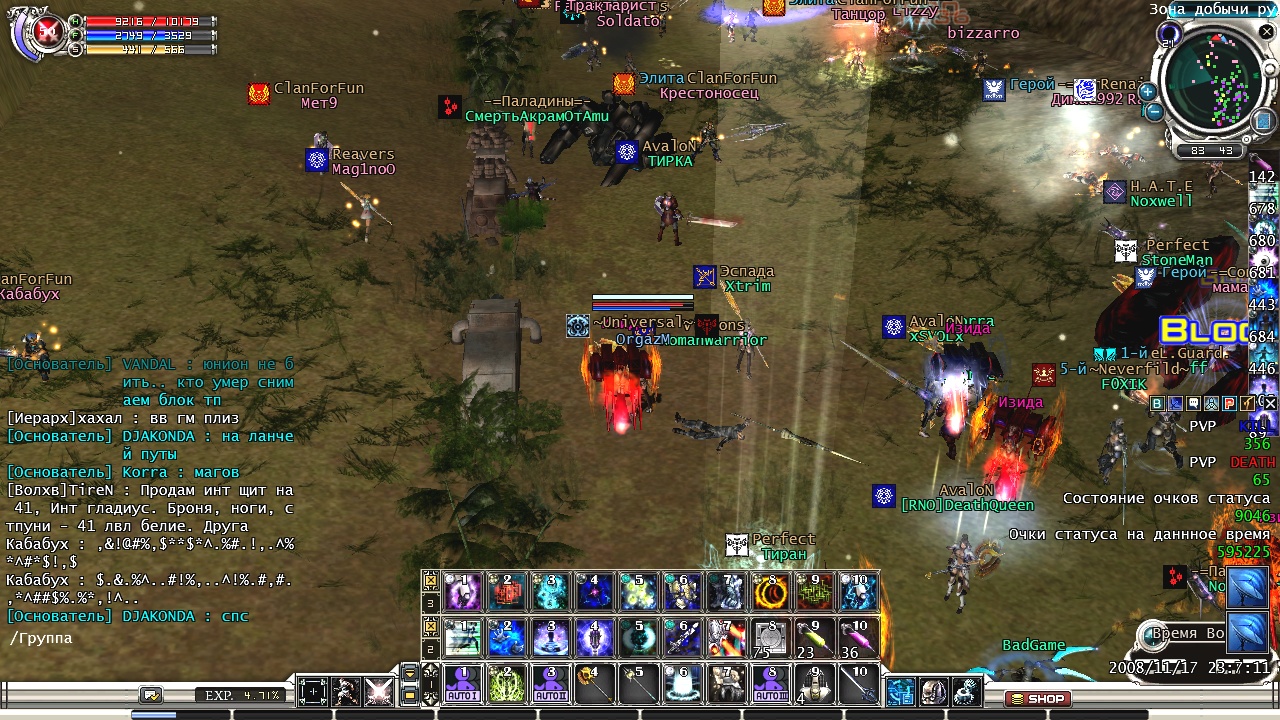Activate the AUTO II skill slot
The height and width of the screenshot is (720, 1280).
click(551, 685)
